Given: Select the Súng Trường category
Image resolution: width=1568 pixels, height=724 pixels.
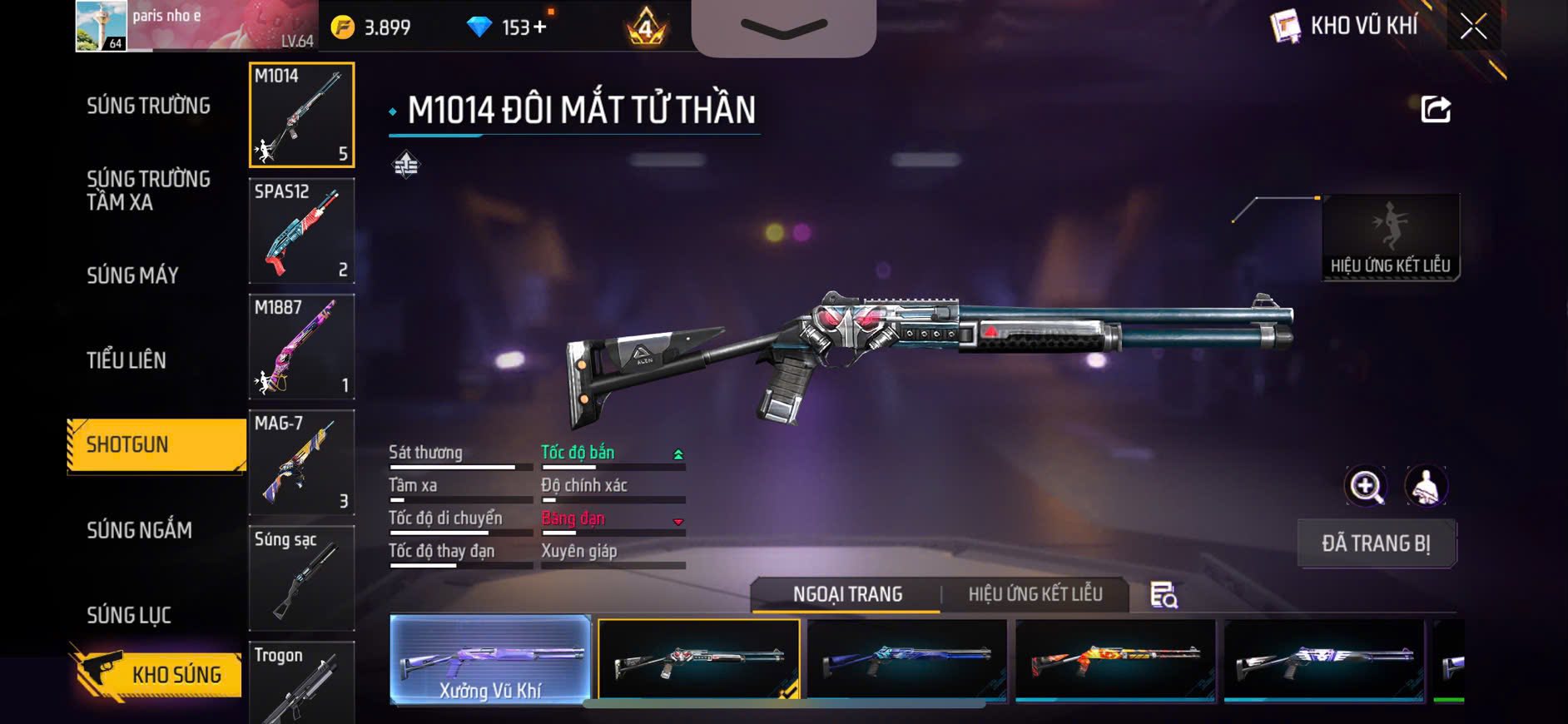Looking at the screenshot, I should (148, 106).
